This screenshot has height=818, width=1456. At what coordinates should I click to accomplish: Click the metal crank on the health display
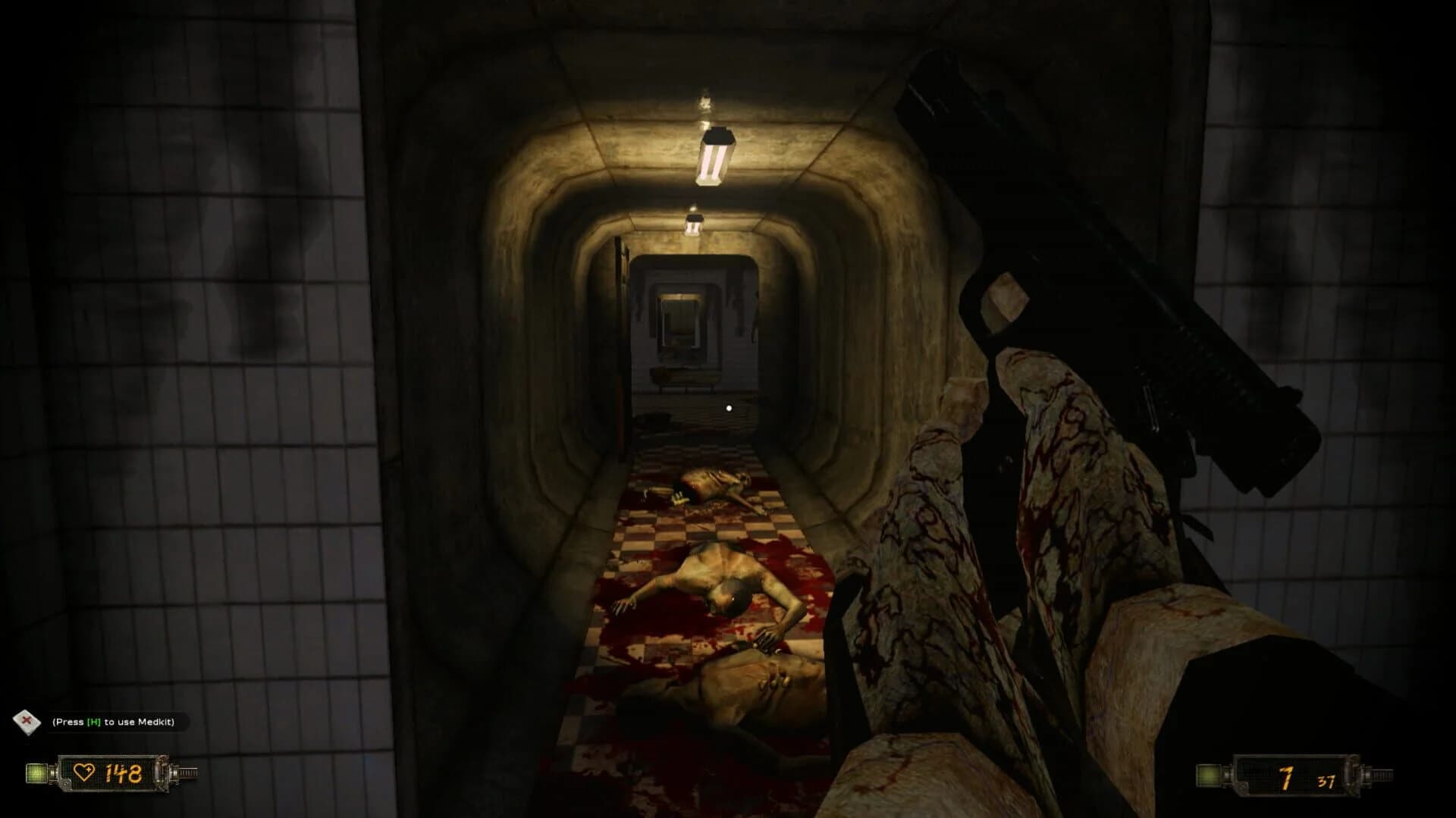[x=188, y=773]
